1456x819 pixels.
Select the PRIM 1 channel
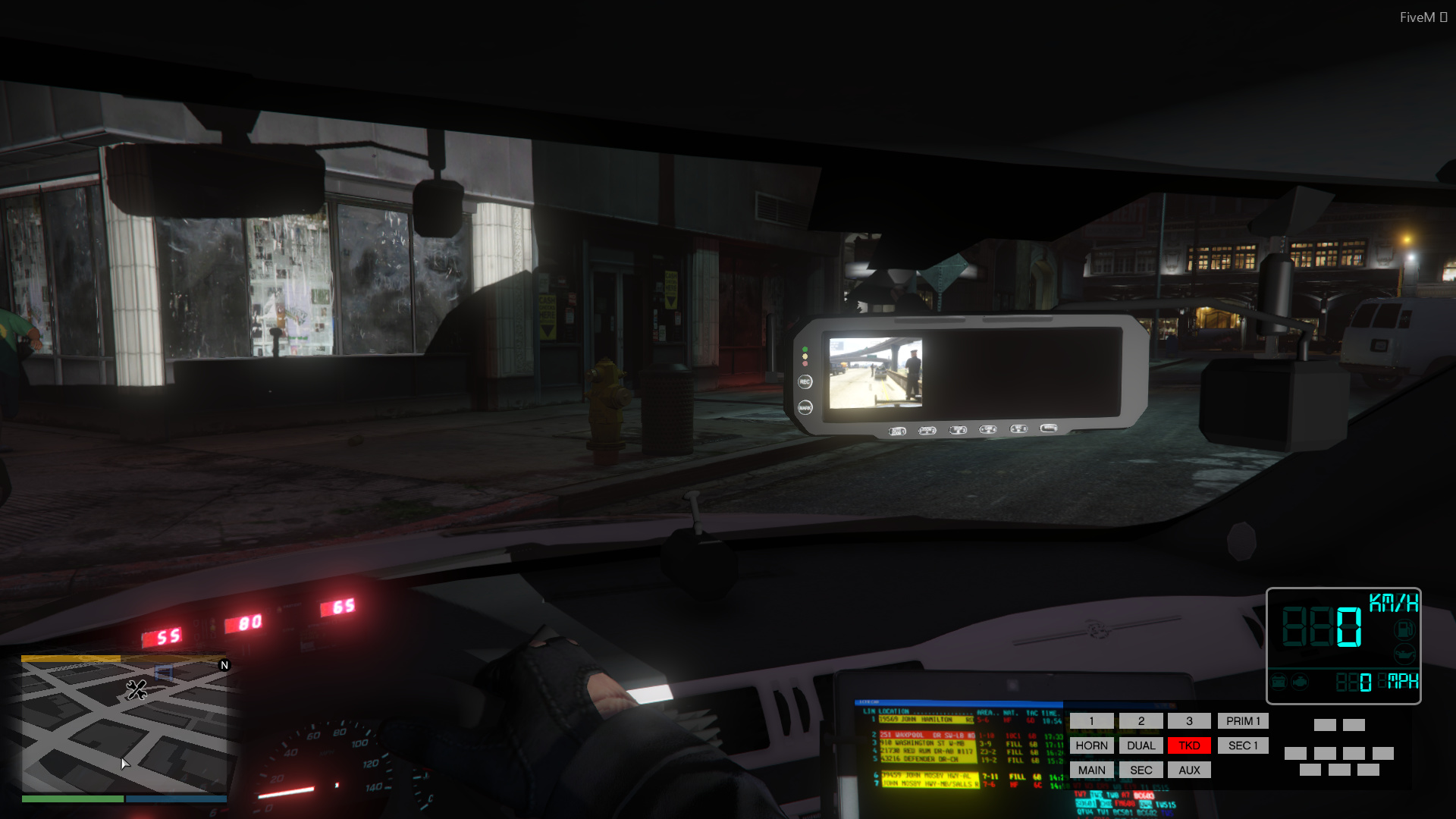click(x=1243, y=721)
